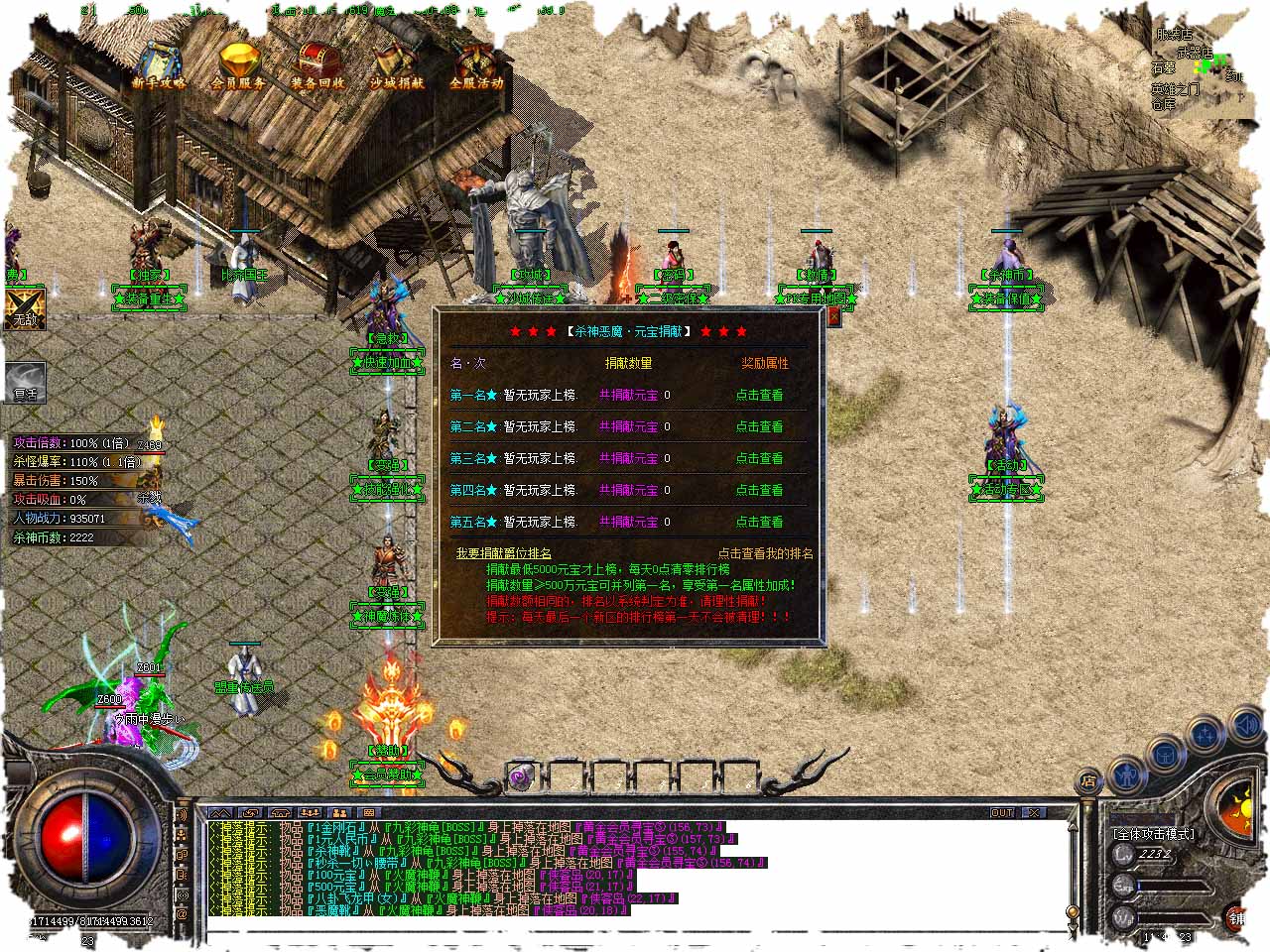The image size is (1270, 952).
Task: Open the skills sparkle round button
Action: click(1205, 735)
